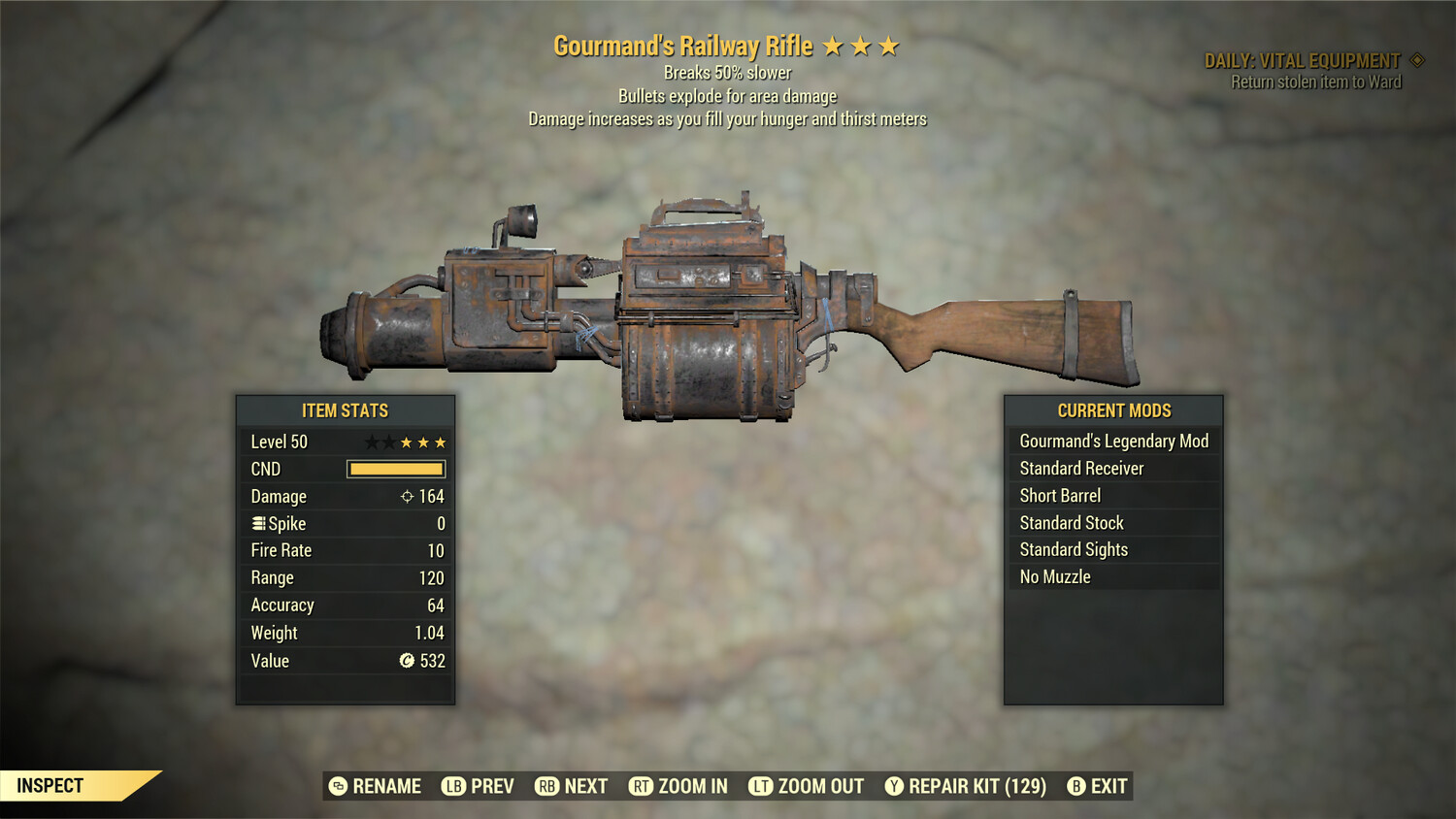Click the Y repair kit icon
1456x819 pixels.
tap(894, 786)
